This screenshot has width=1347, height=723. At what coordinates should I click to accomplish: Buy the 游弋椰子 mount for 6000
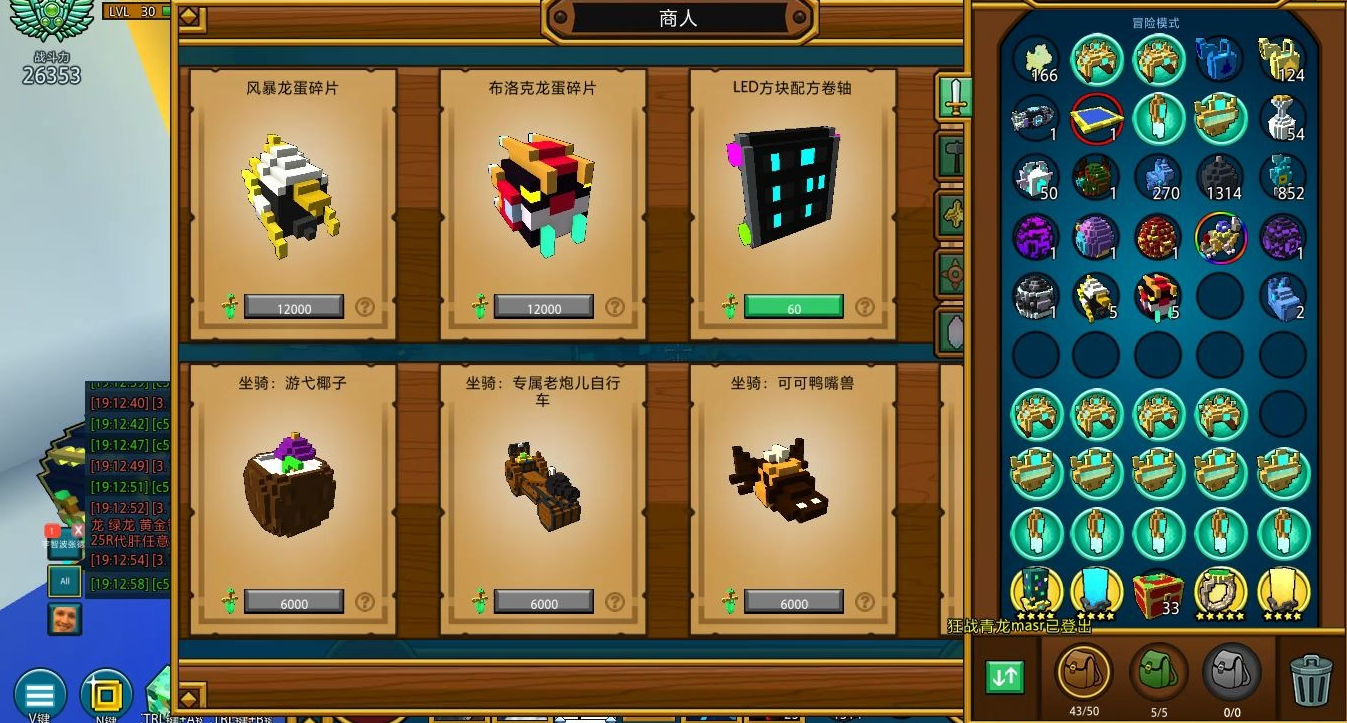pyautogui.click(x=294, y=602)
